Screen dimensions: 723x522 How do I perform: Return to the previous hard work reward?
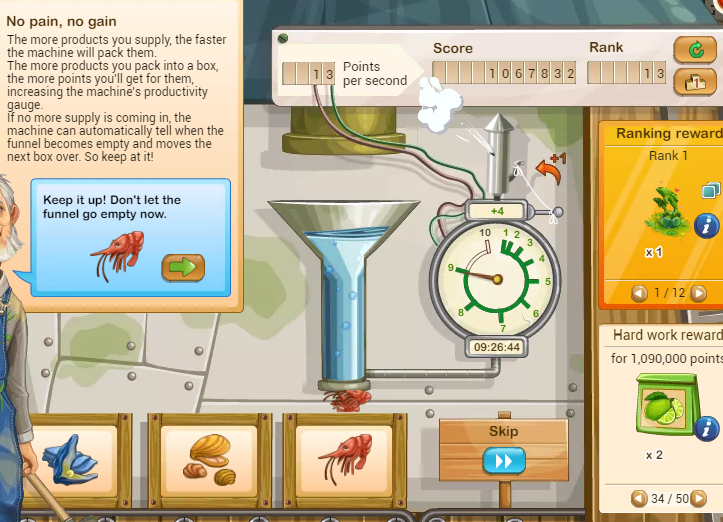tap(639, 498)
